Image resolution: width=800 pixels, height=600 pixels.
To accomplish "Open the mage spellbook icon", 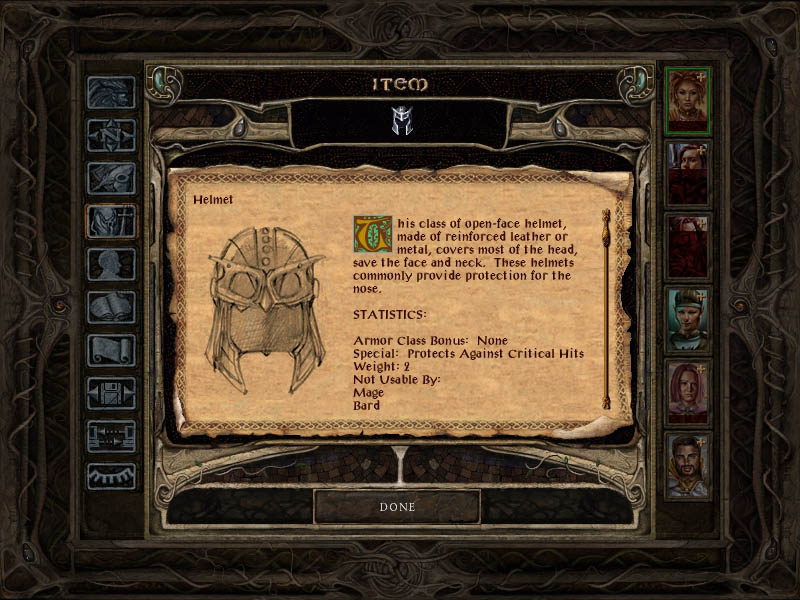I will pyautogui.click(x=110, y=307).
